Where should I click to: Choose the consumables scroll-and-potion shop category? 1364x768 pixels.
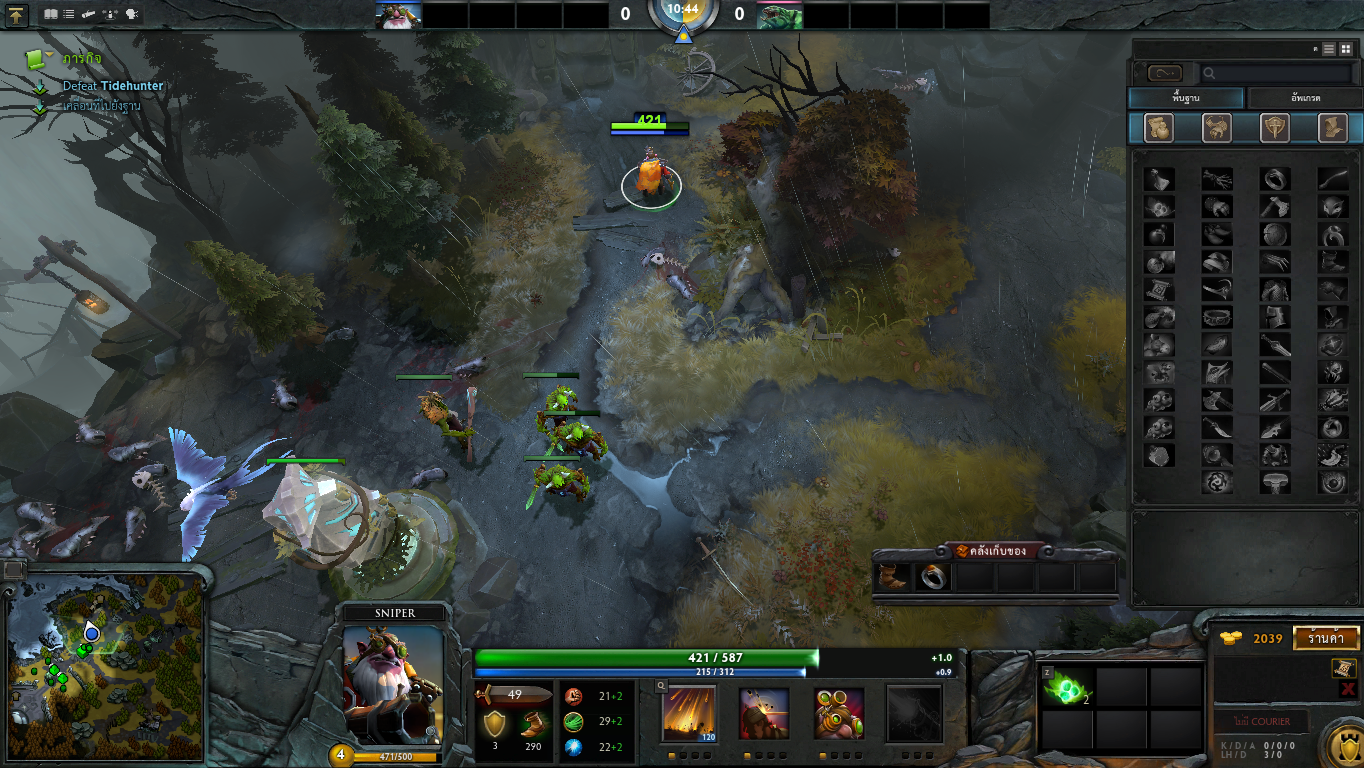pyautogui.click(x=1158, y=128)
